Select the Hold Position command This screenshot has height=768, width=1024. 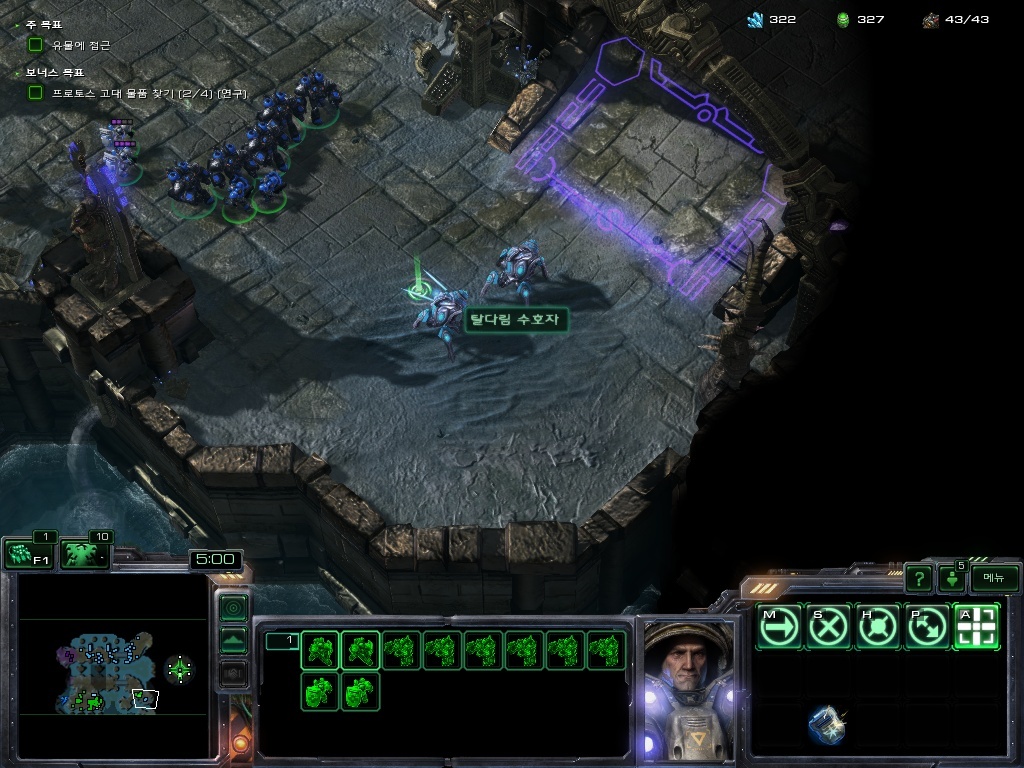pyautogui.click(x=877, y=627)
